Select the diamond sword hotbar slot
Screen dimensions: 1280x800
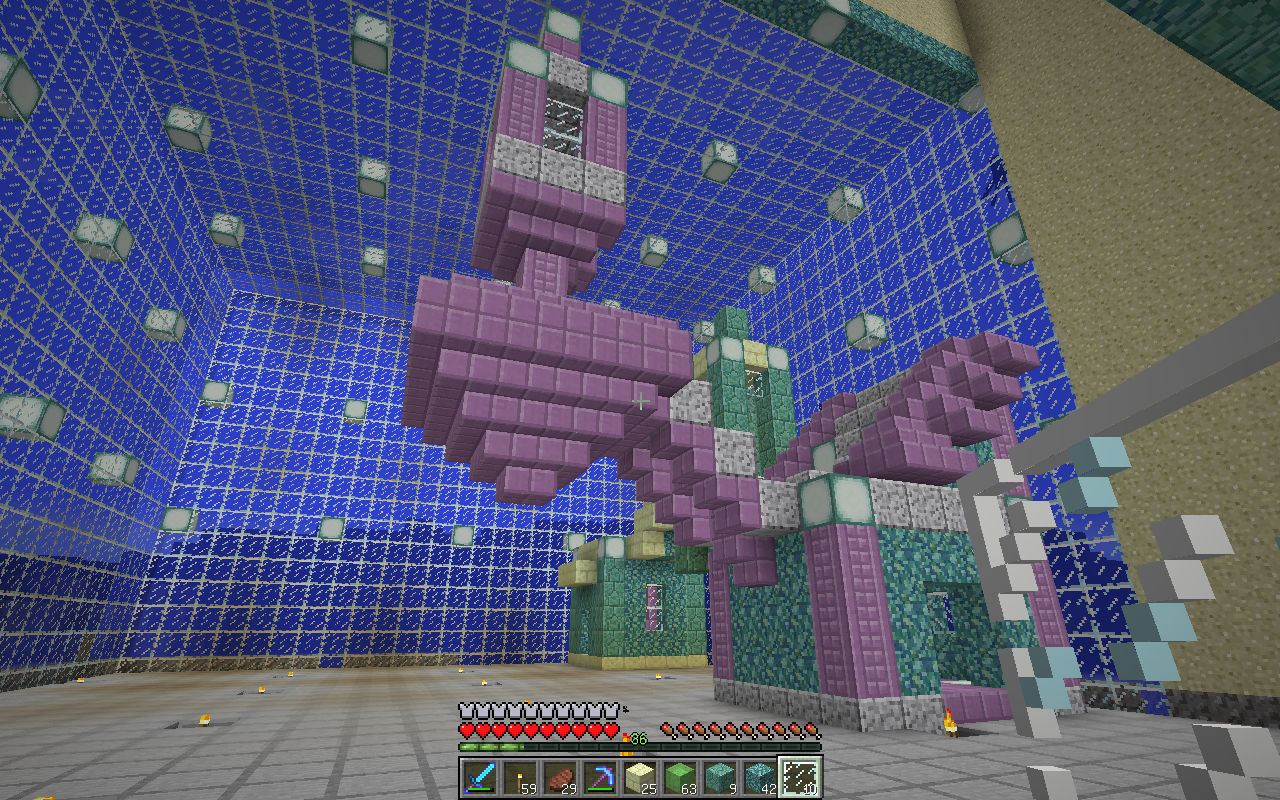click(x=480, y=777)
